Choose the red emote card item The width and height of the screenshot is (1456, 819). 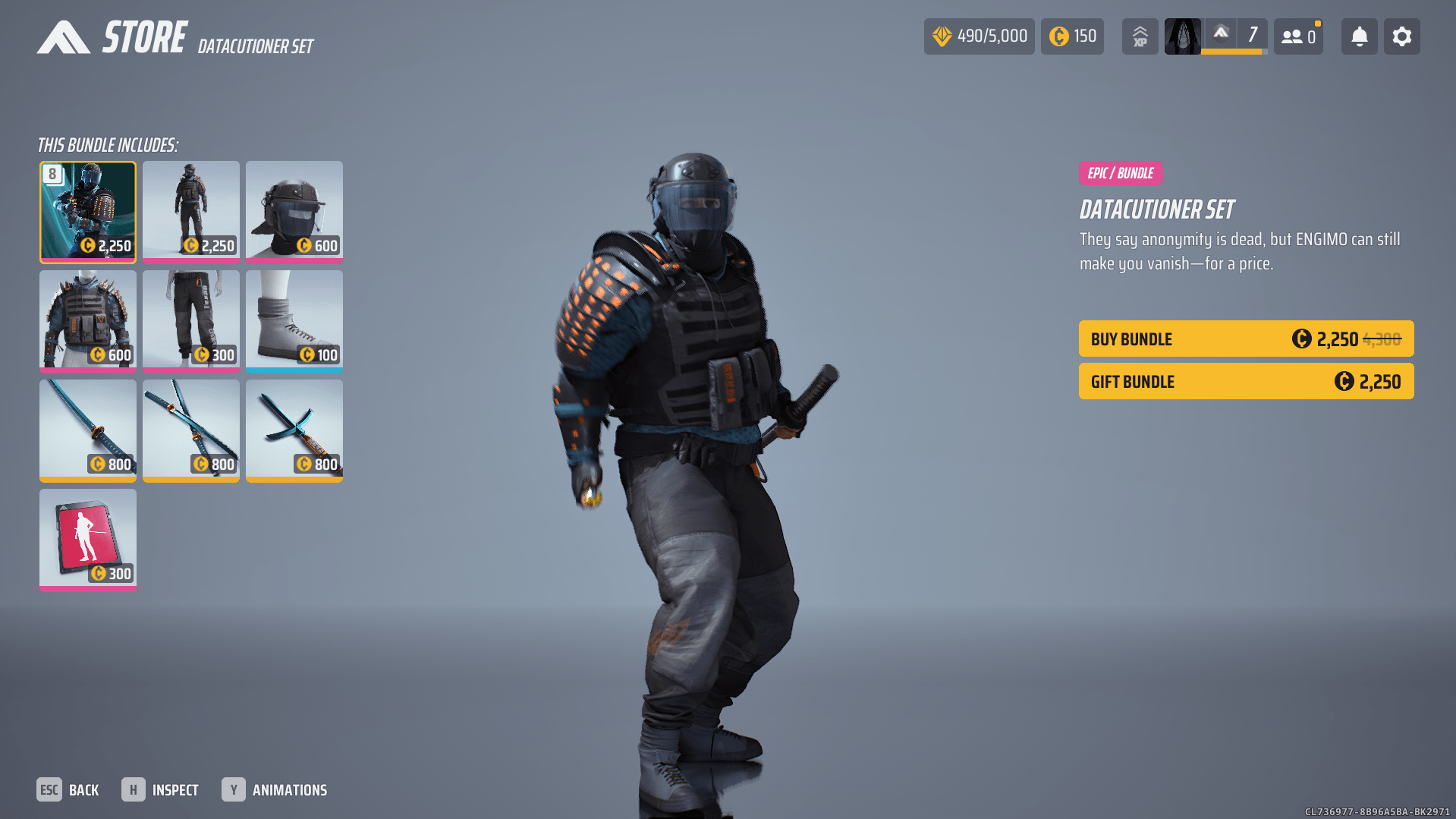coord(88,540)
